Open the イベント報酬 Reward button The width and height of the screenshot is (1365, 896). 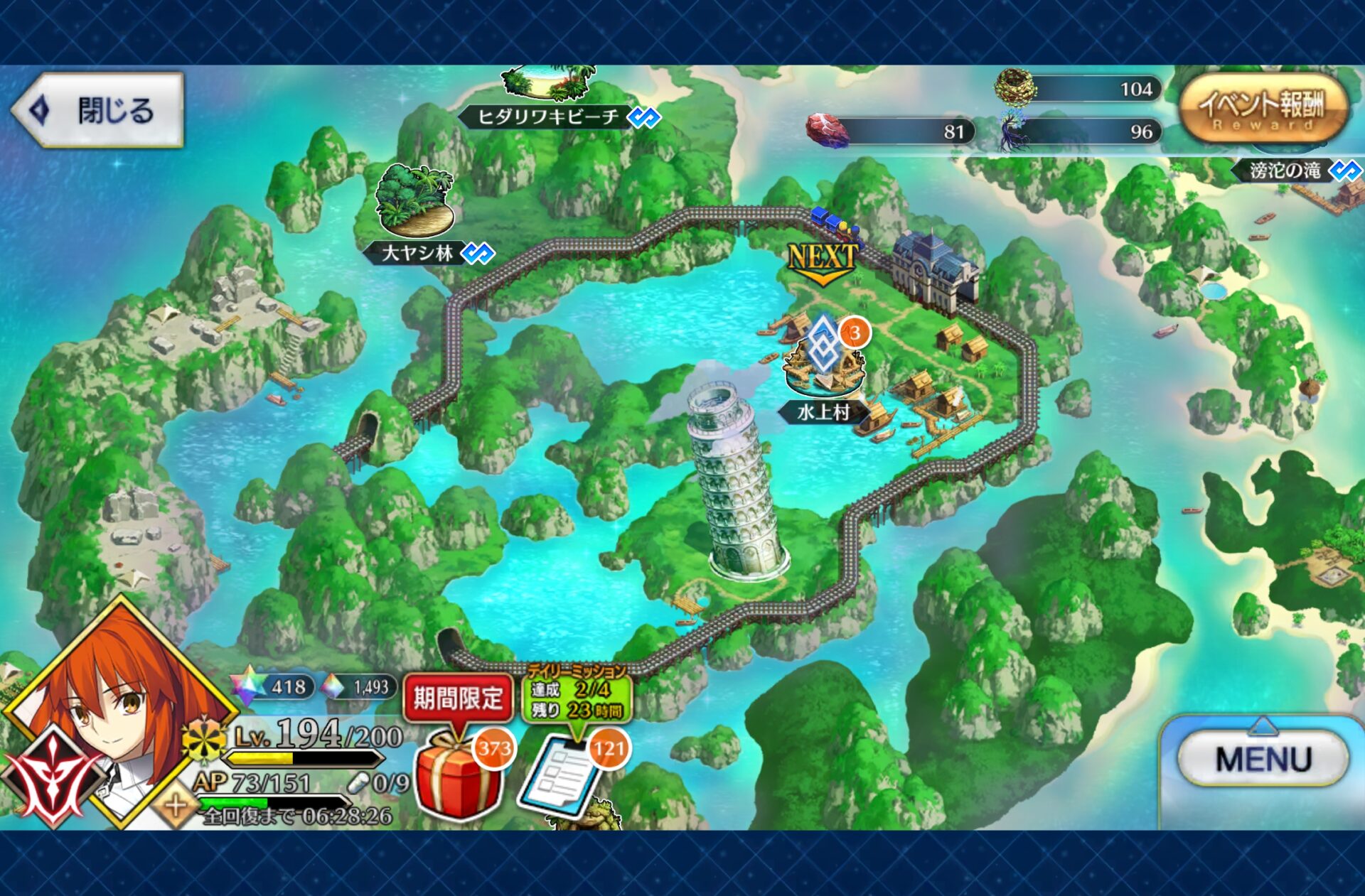(x=1263, y=110)
